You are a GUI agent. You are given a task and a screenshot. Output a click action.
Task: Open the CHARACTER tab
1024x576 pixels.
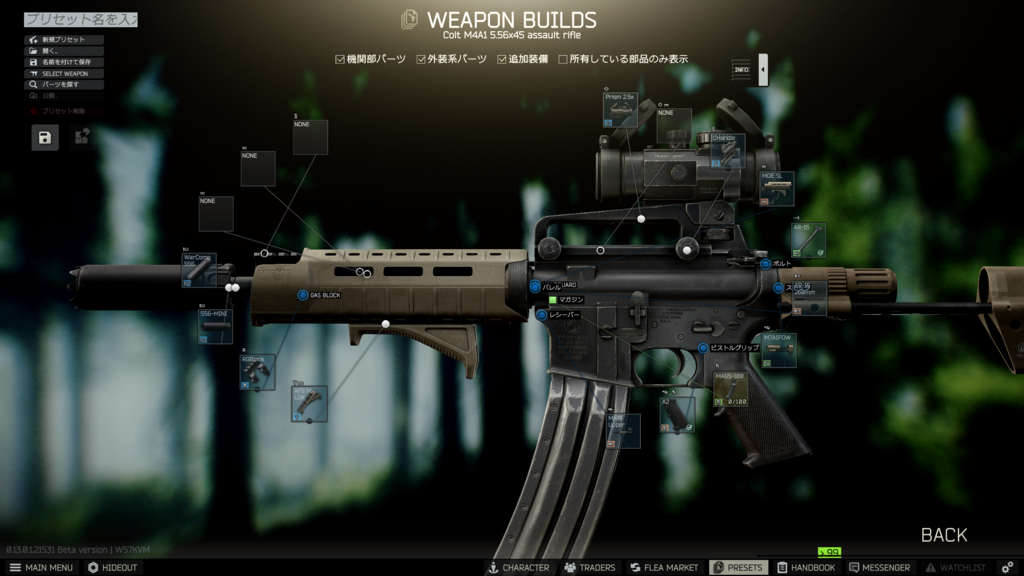point(518,567)
